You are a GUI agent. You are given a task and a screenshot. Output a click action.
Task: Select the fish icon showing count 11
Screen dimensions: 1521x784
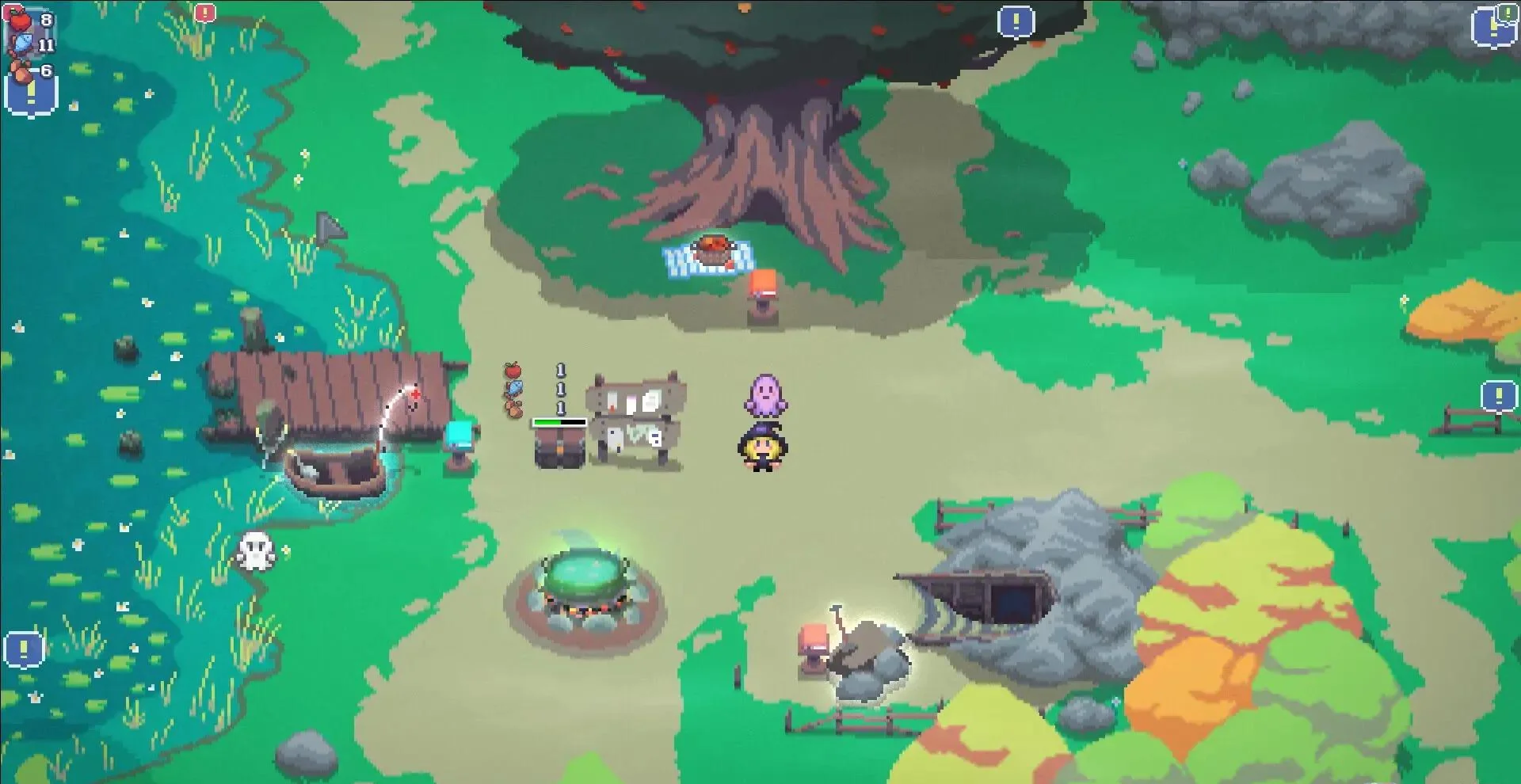pyautogui.click(x=24, y=44)
